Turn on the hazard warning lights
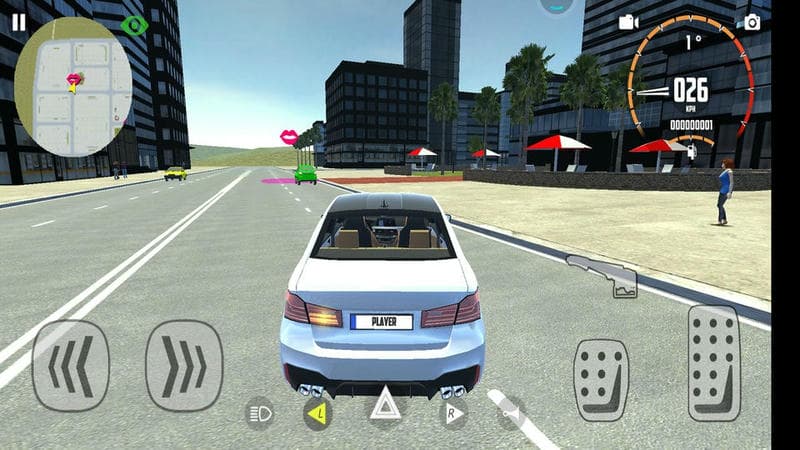800x450 pixels. point(385,408)
